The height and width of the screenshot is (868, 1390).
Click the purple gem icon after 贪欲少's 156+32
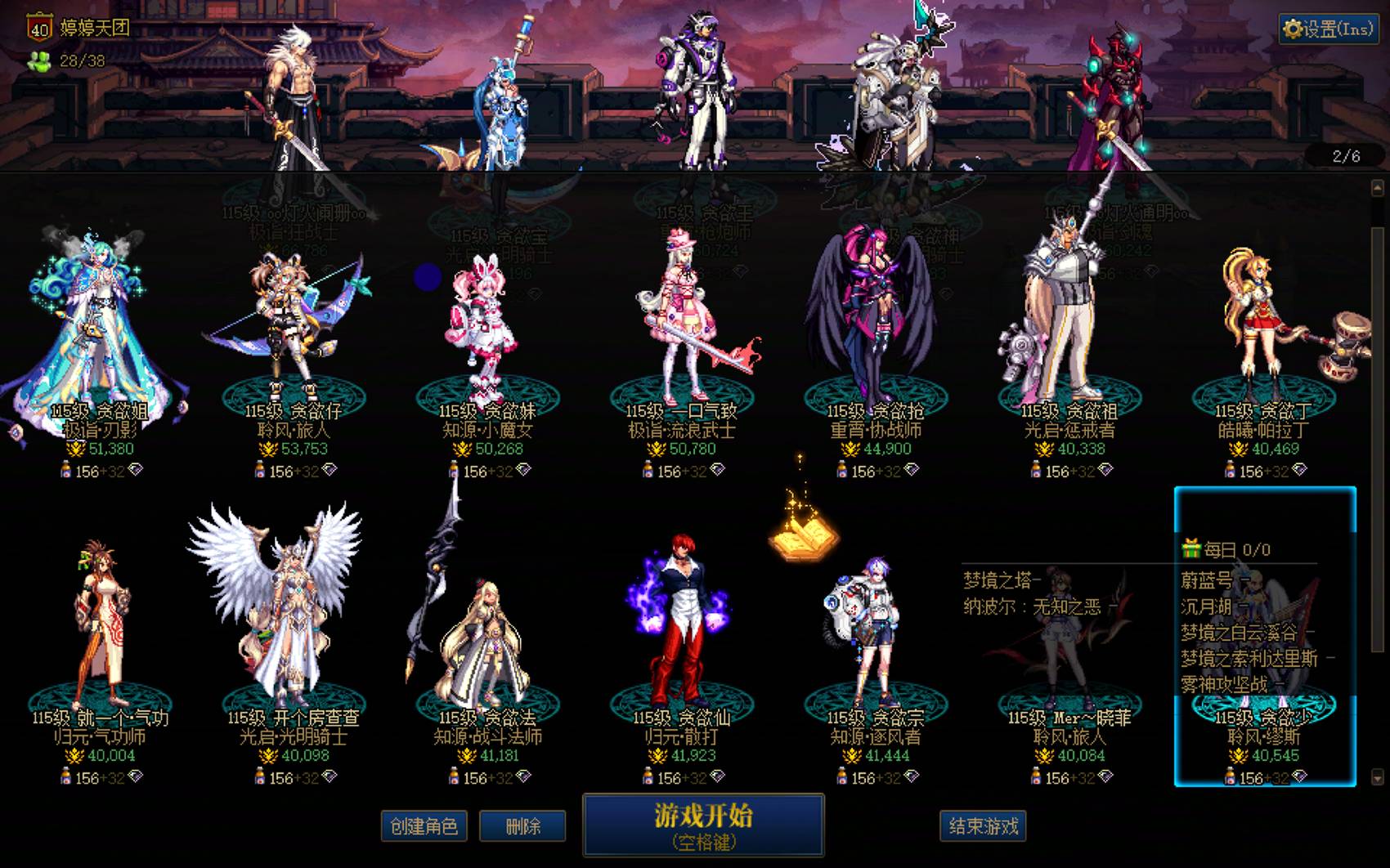pos(1299,776)
